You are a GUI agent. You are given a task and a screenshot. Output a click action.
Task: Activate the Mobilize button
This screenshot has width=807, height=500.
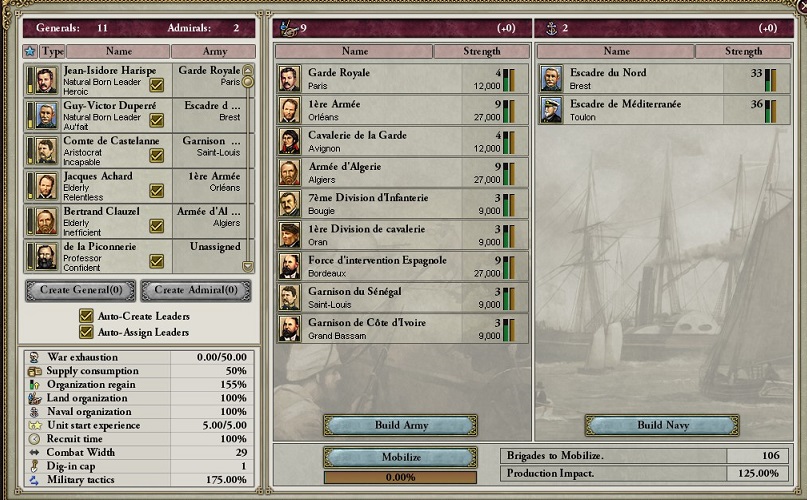pos(400,457)
